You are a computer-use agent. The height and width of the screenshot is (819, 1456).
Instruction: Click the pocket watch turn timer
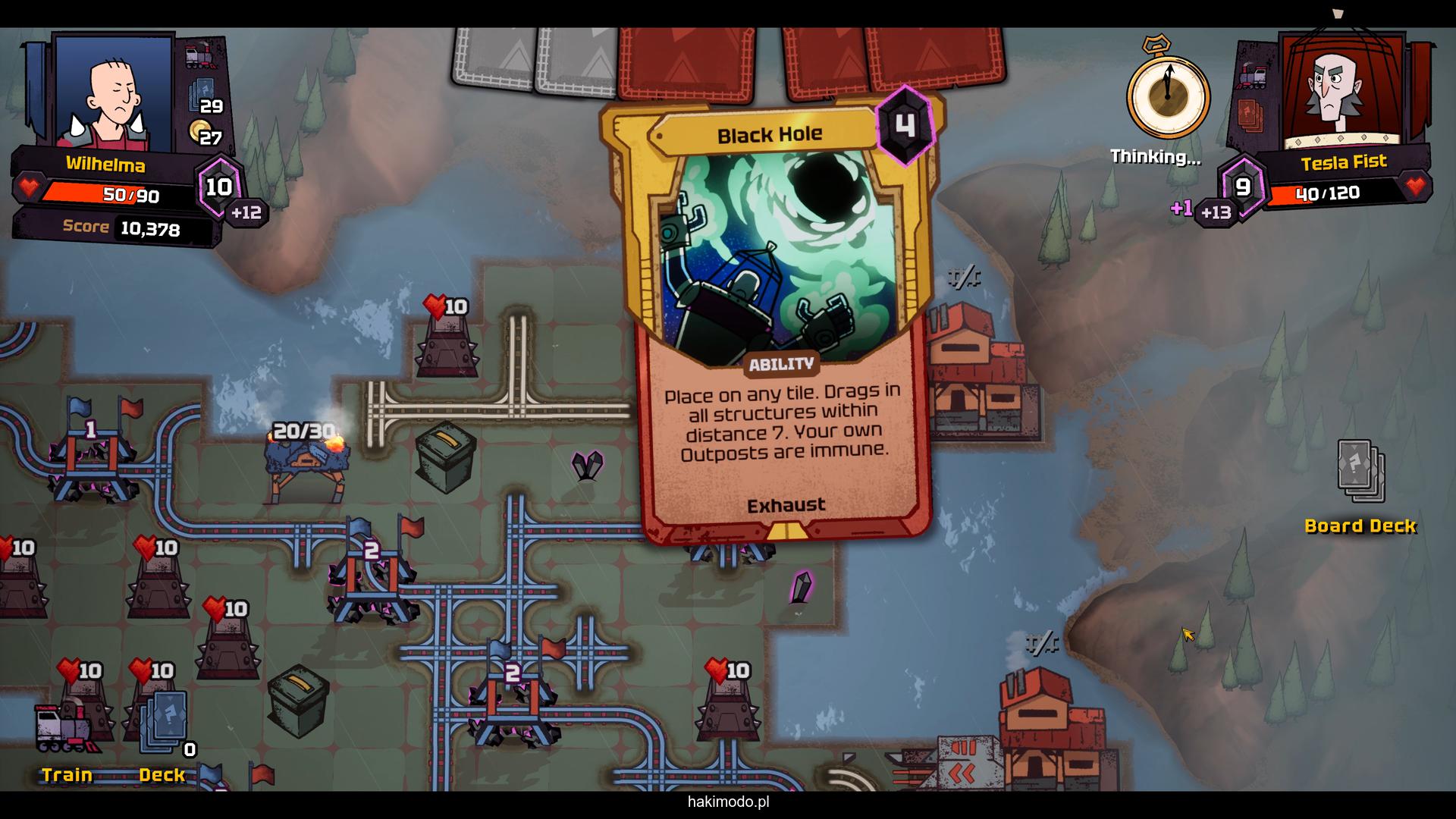(1168, 95)
